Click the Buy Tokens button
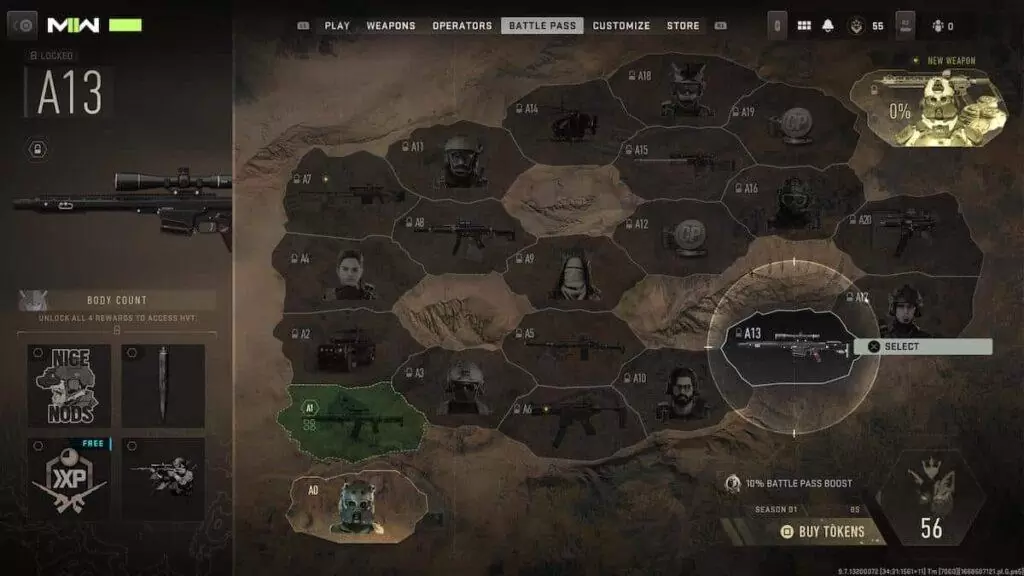This screenshot has height=576, width=1024. (822, 532)
